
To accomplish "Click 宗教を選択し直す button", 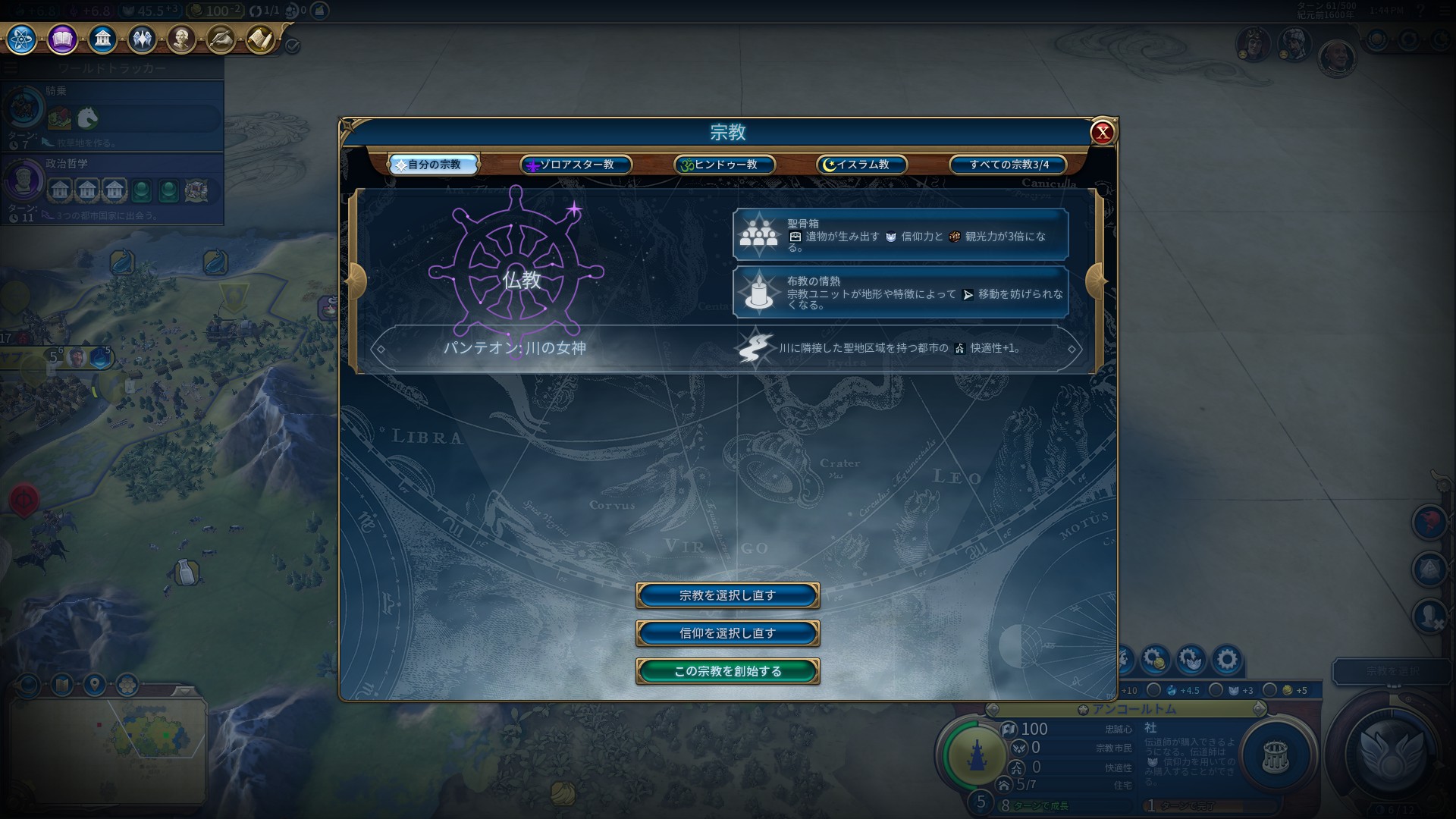I will (727, 595).
